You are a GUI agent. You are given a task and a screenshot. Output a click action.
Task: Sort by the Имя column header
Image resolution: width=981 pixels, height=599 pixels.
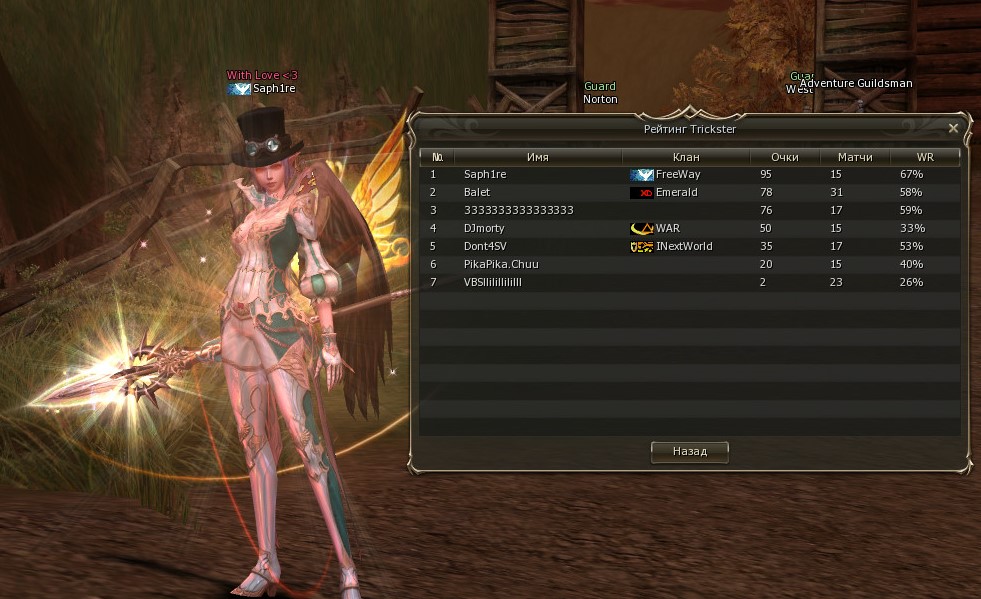click(x=538, y=157)
